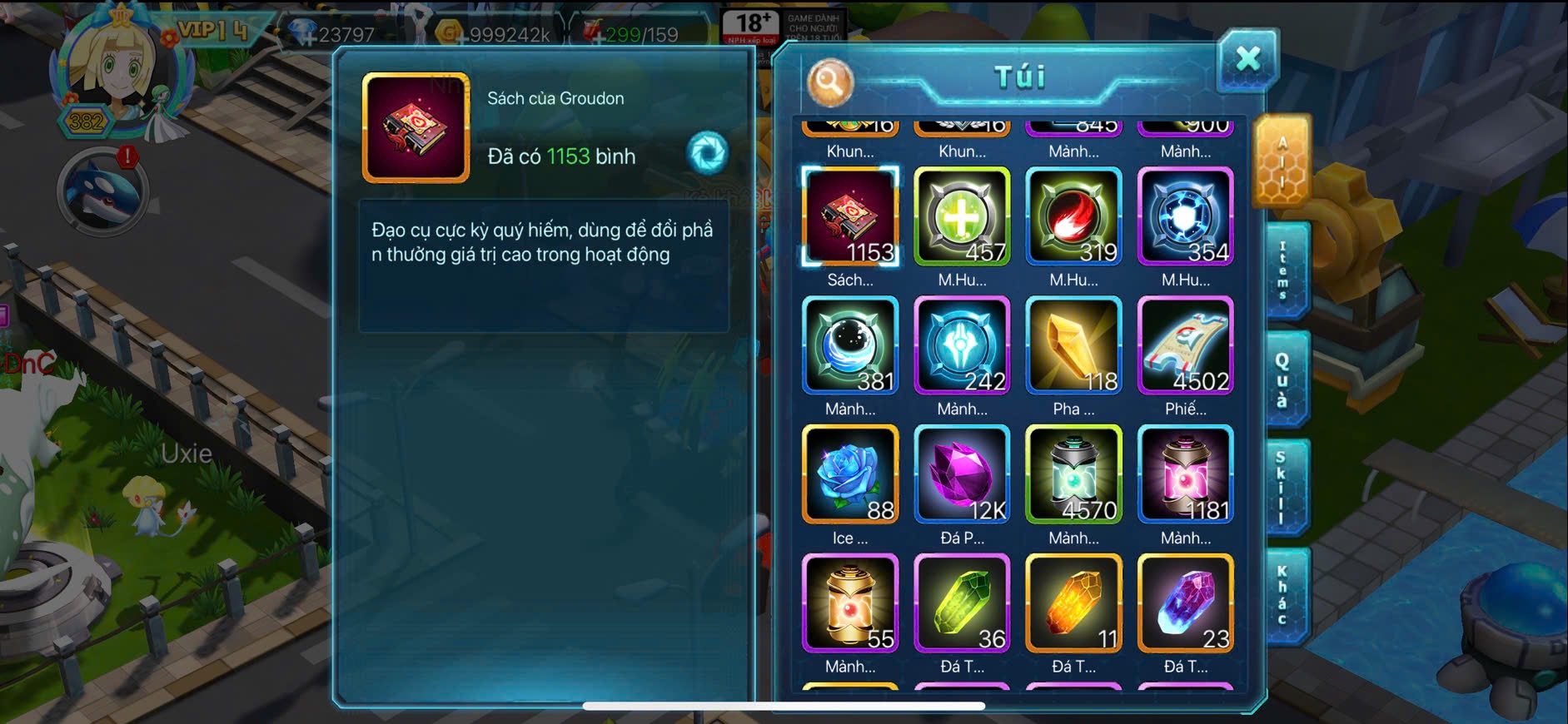The width and height of the screenshot is (1568, 724).
Task: Select the blue rose Ice item
Action: point(850,474)
